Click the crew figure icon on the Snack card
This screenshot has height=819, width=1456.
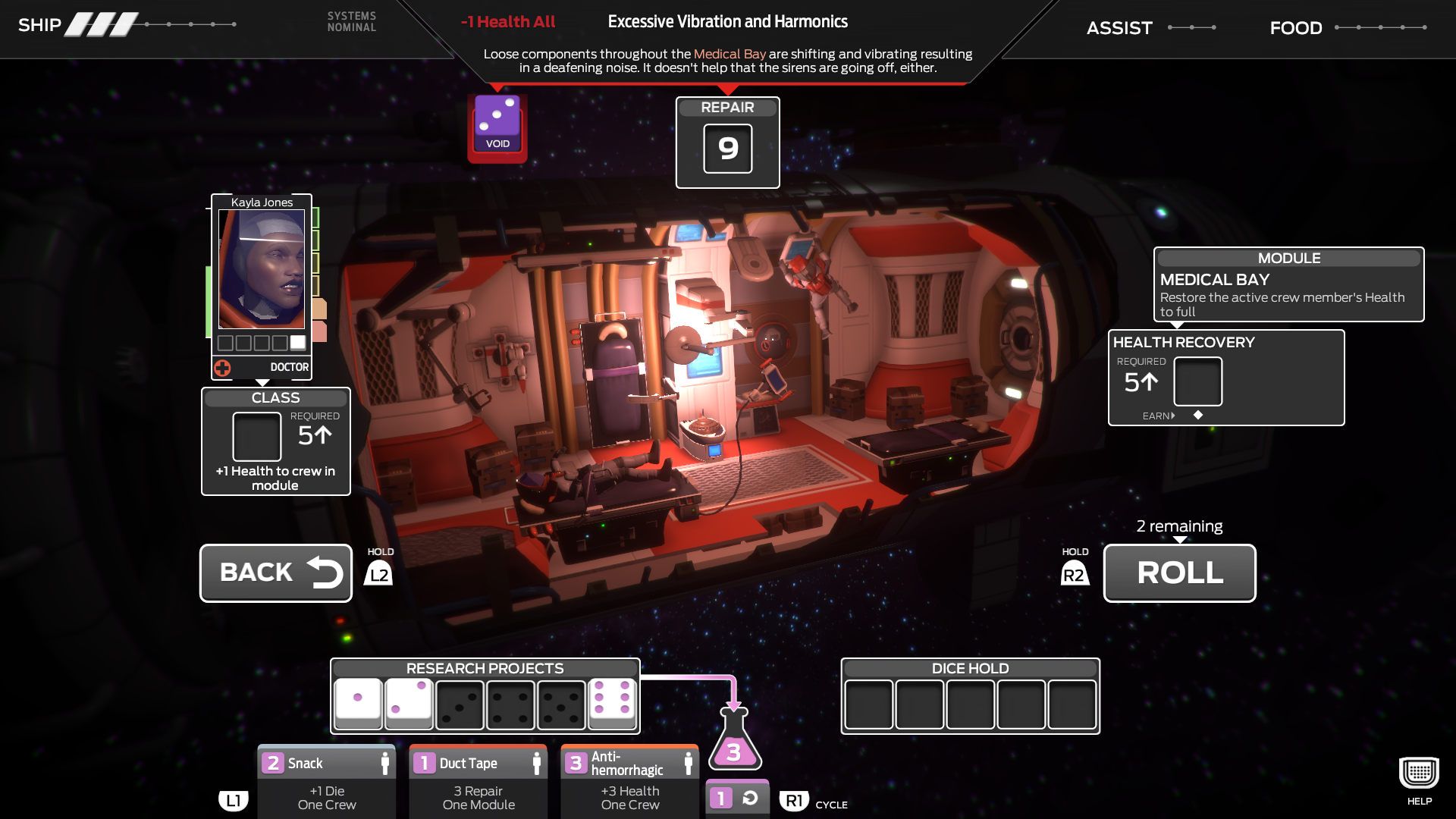click(x=385, y=763)
